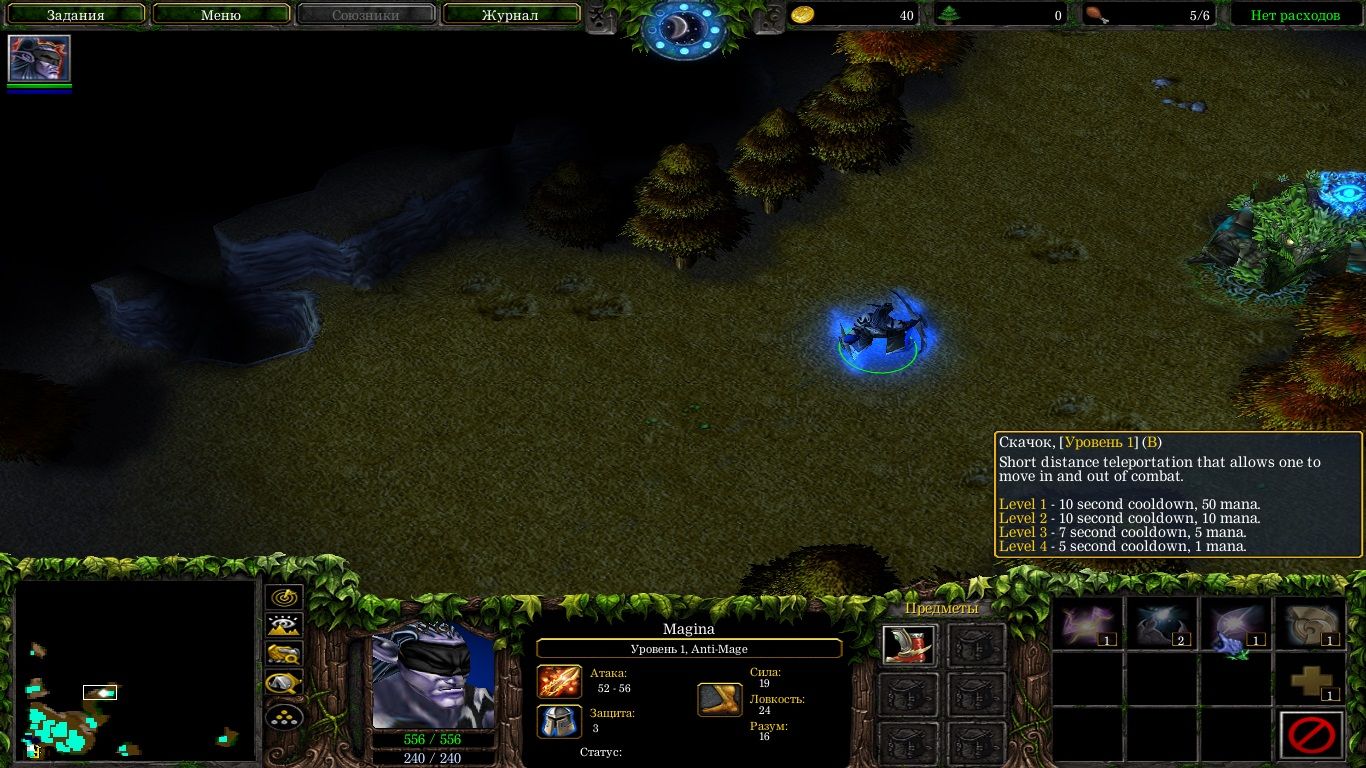This screenshot has width=1366, height=768.
Task: Select the hero icon in the top-left corner
Action: pos(39,59)
